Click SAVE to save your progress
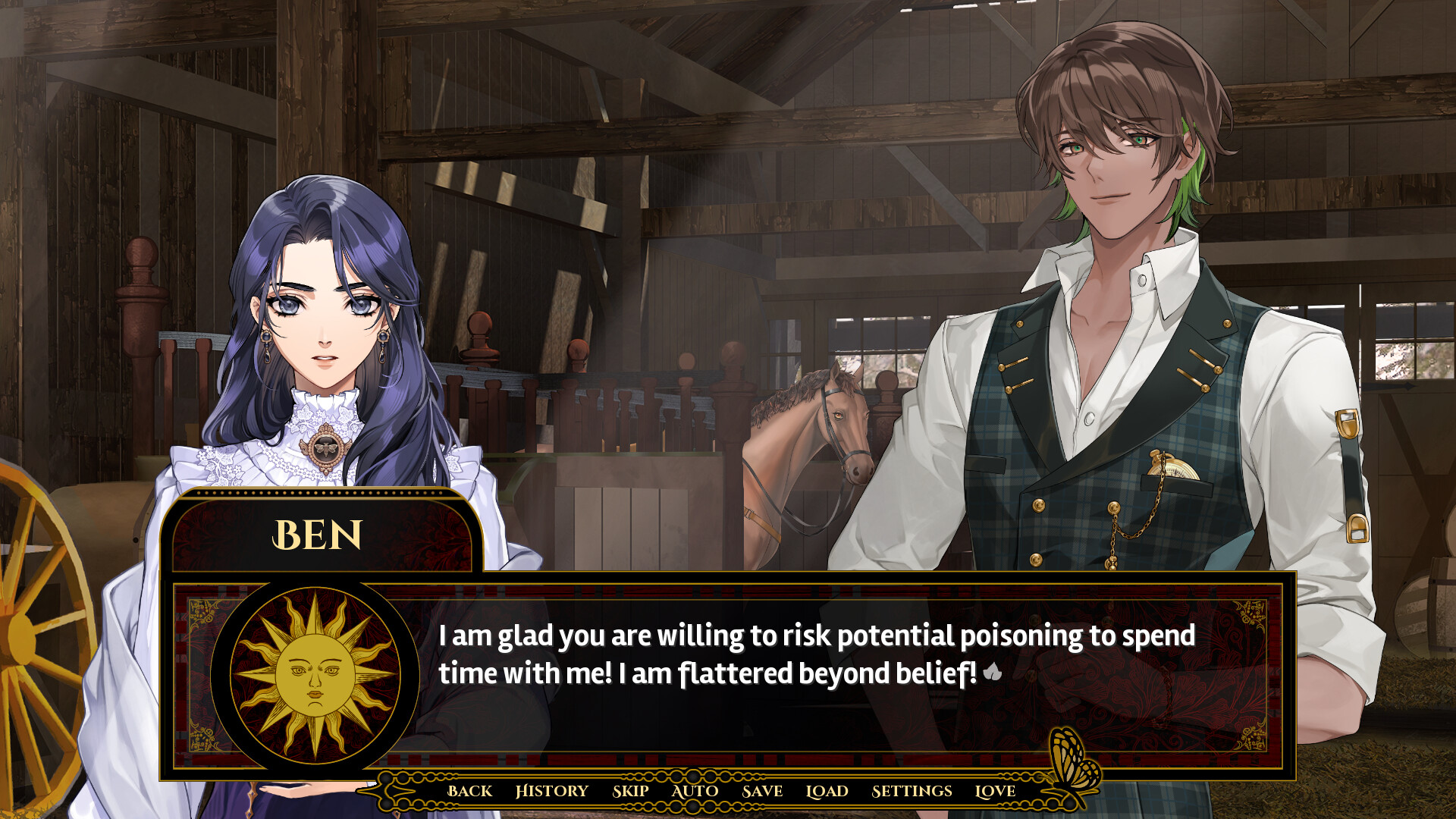The width and height of the screenshot is (1456, 819). [761, 791]
